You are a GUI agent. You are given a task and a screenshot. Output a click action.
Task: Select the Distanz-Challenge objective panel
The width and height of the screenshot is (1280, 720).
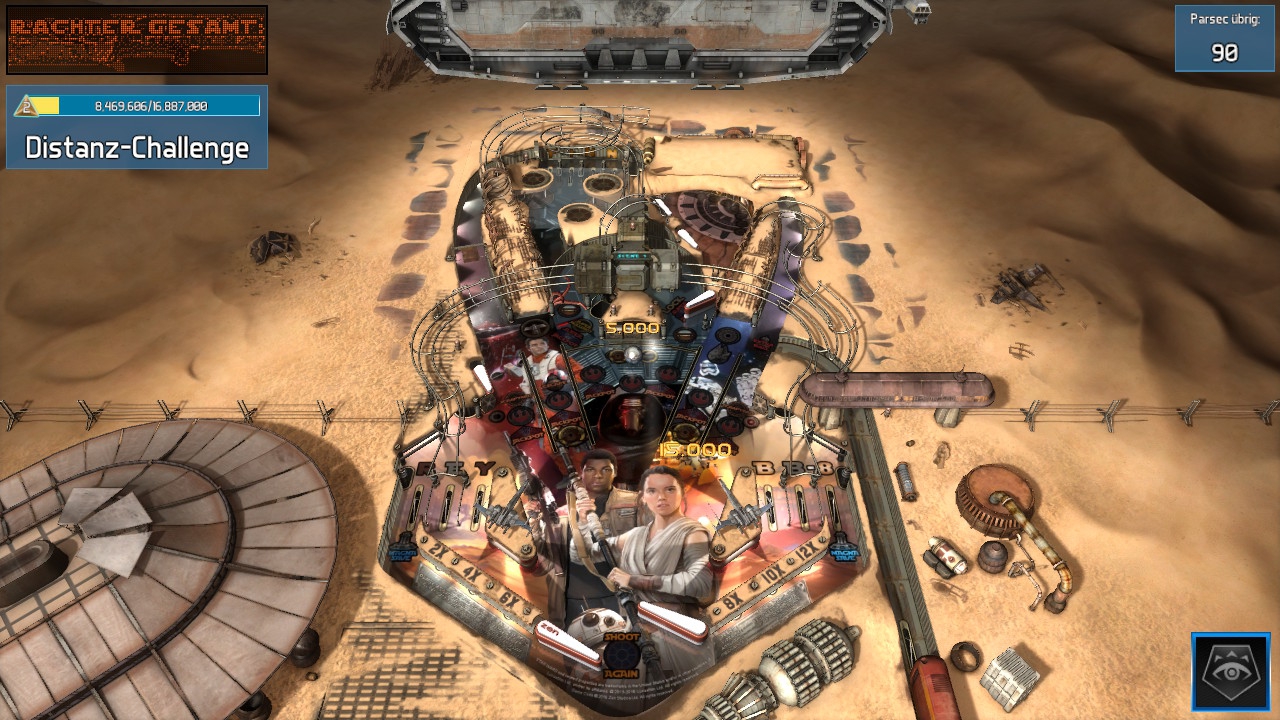137,127
